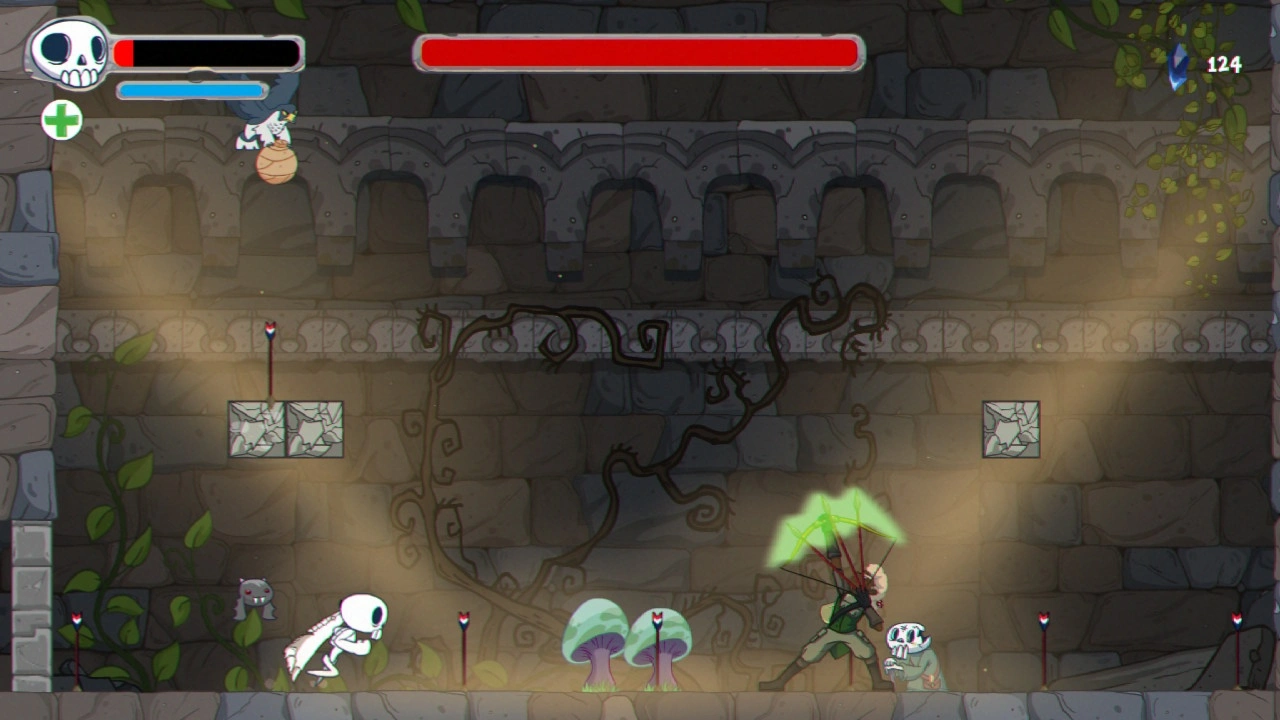Click the blue crystal currency icon

[x=1180, y=65]
